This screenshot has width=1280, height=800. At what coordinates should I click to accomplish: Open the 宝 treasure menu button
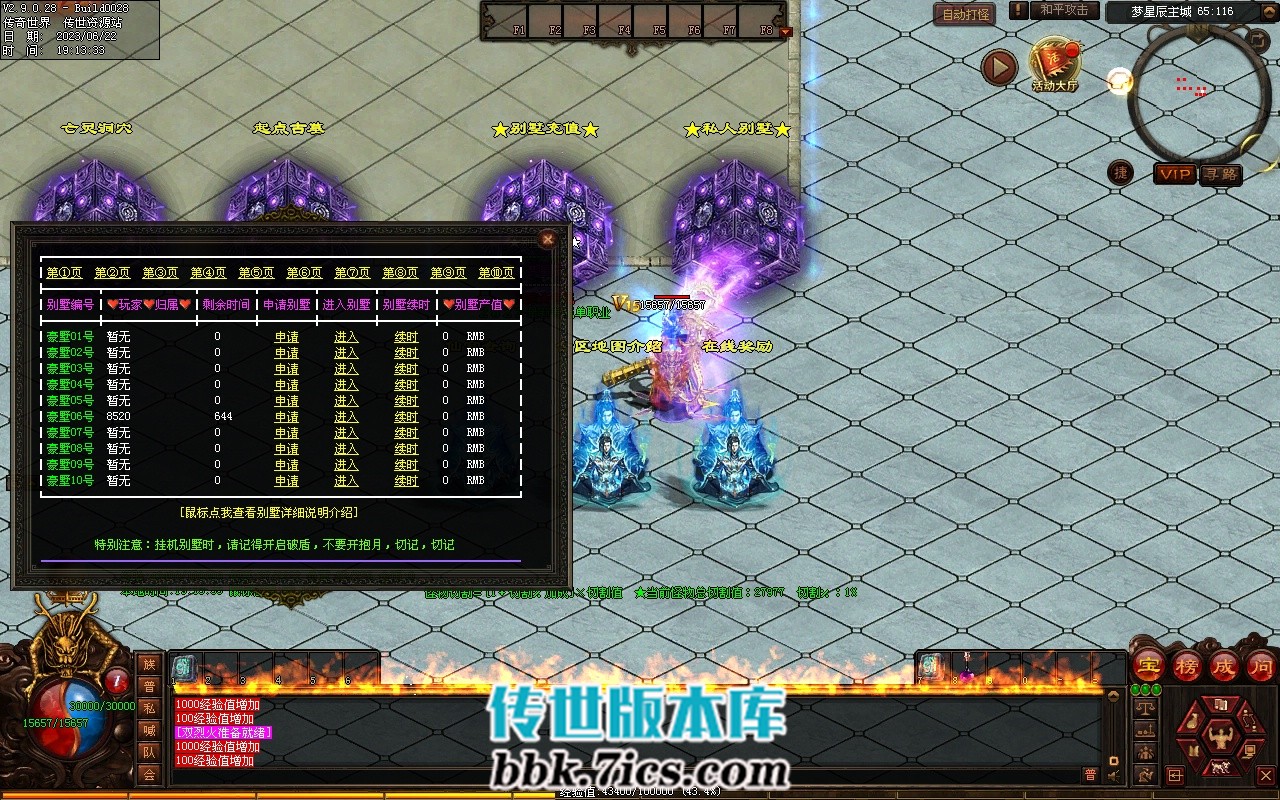1149,665
